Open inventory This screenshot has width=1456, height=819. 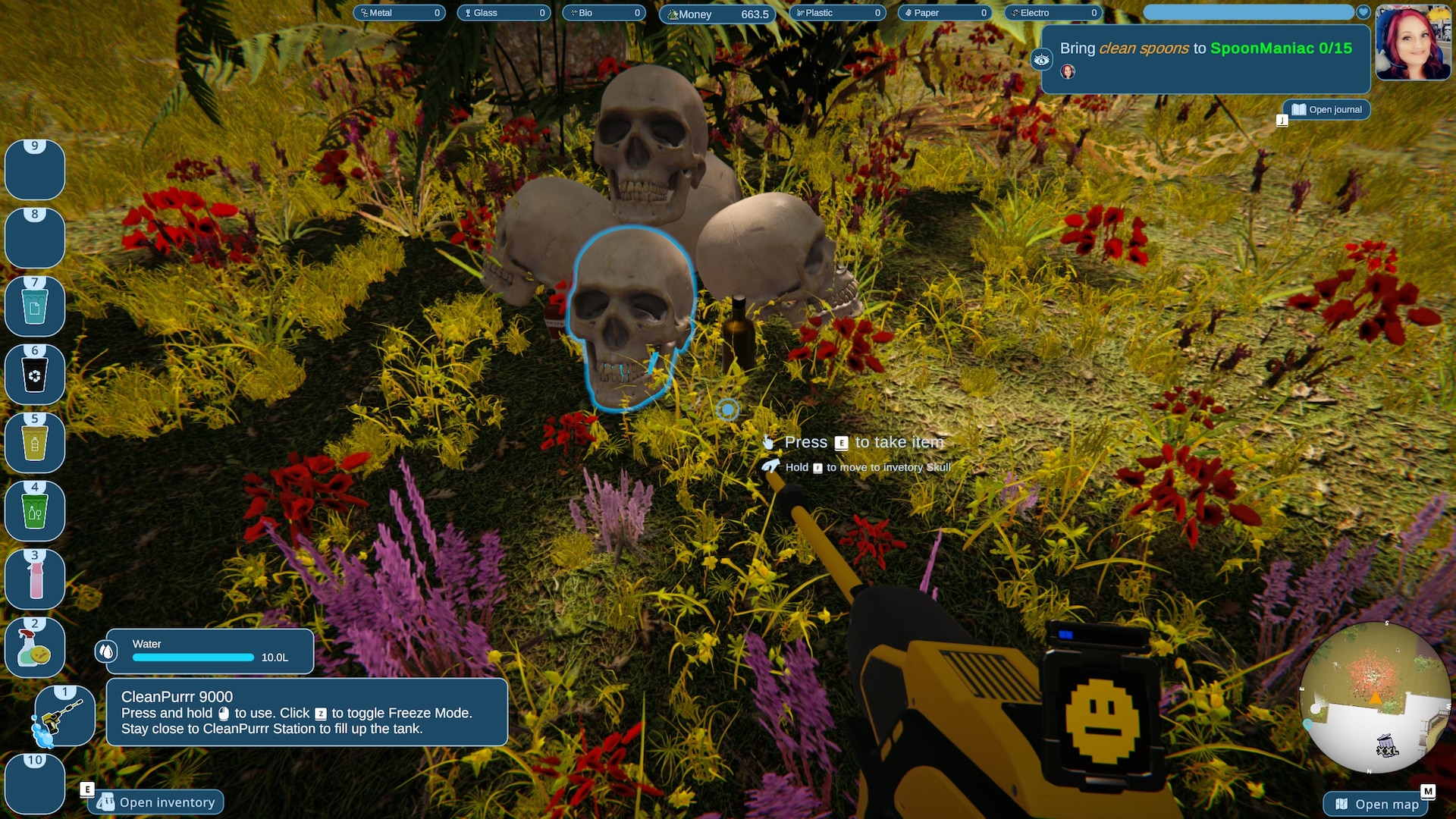point(156,802)
